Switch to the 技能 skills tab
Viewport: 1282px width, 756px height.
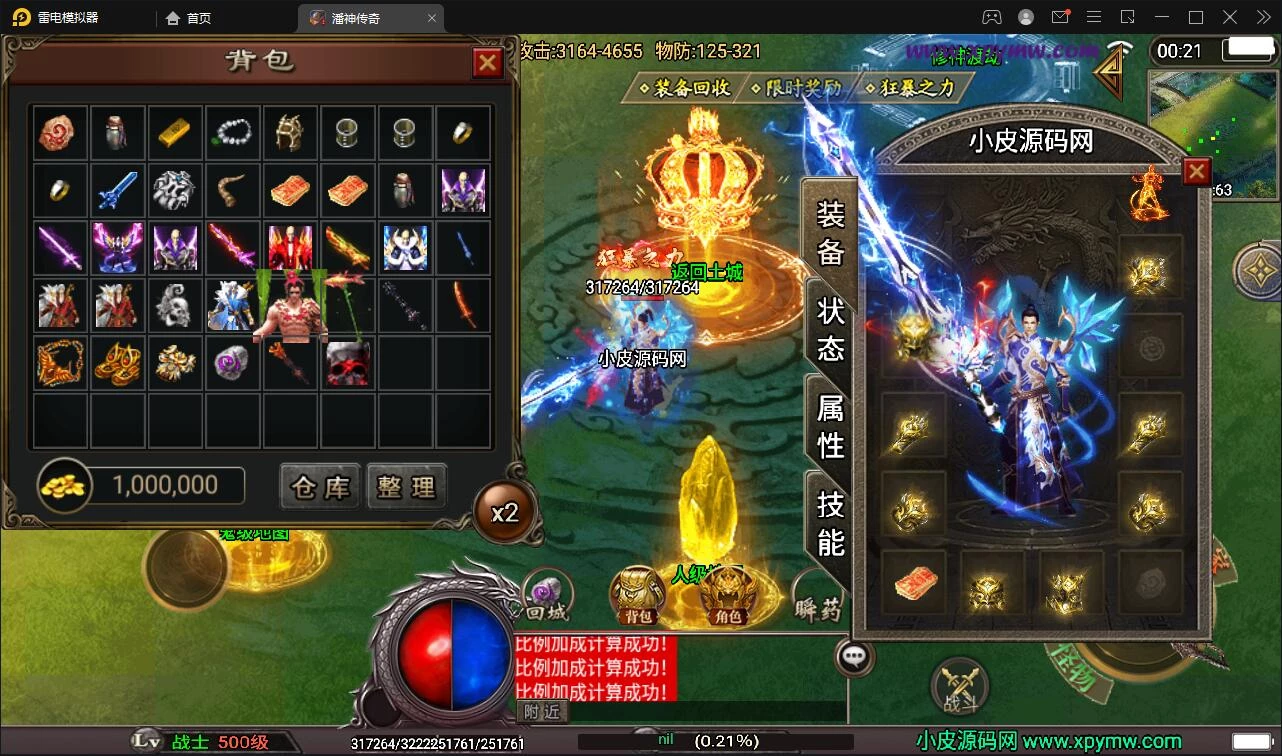(x=831, y=522)
